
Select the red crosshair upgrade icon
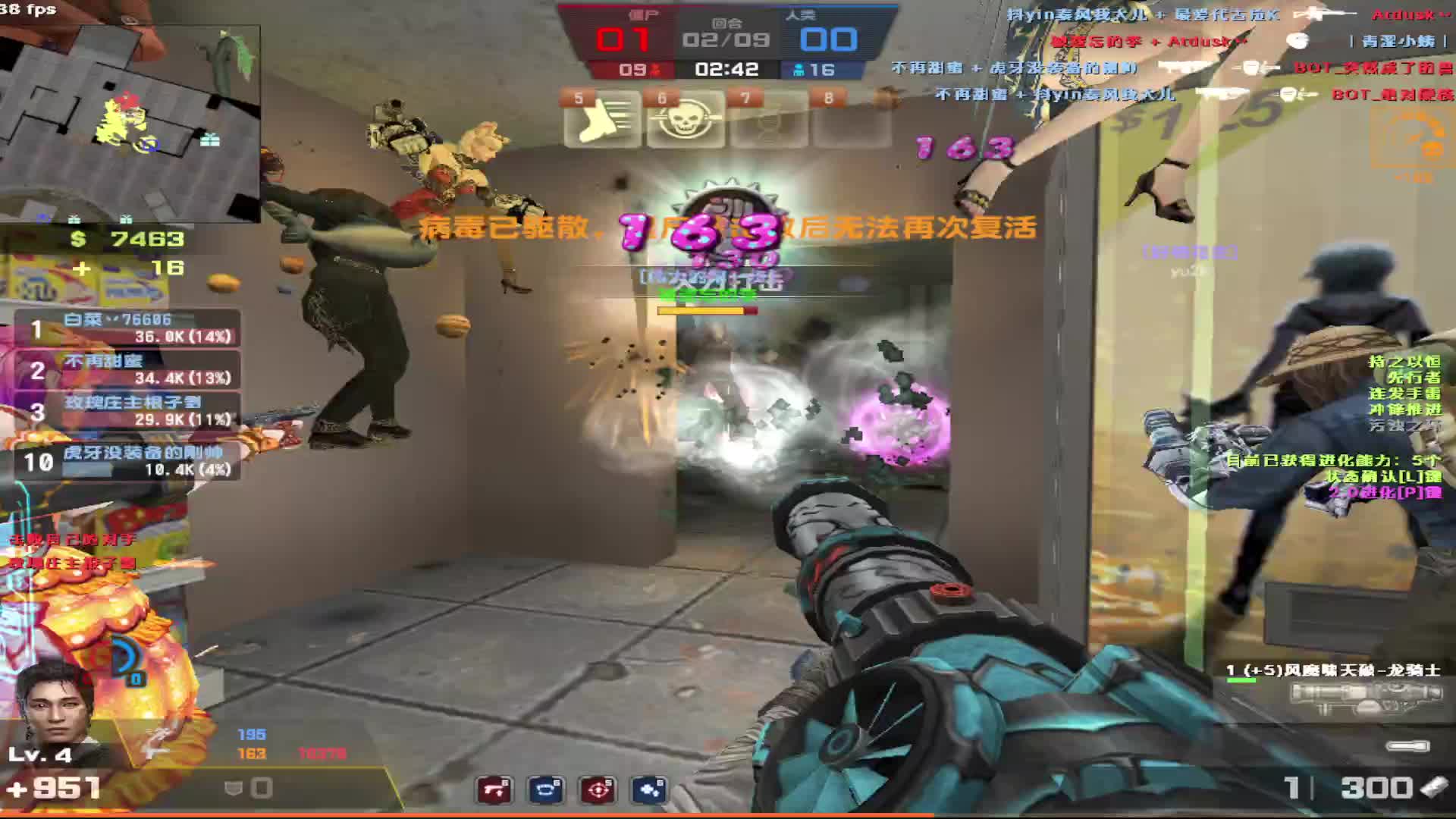(x=598, y=790)
